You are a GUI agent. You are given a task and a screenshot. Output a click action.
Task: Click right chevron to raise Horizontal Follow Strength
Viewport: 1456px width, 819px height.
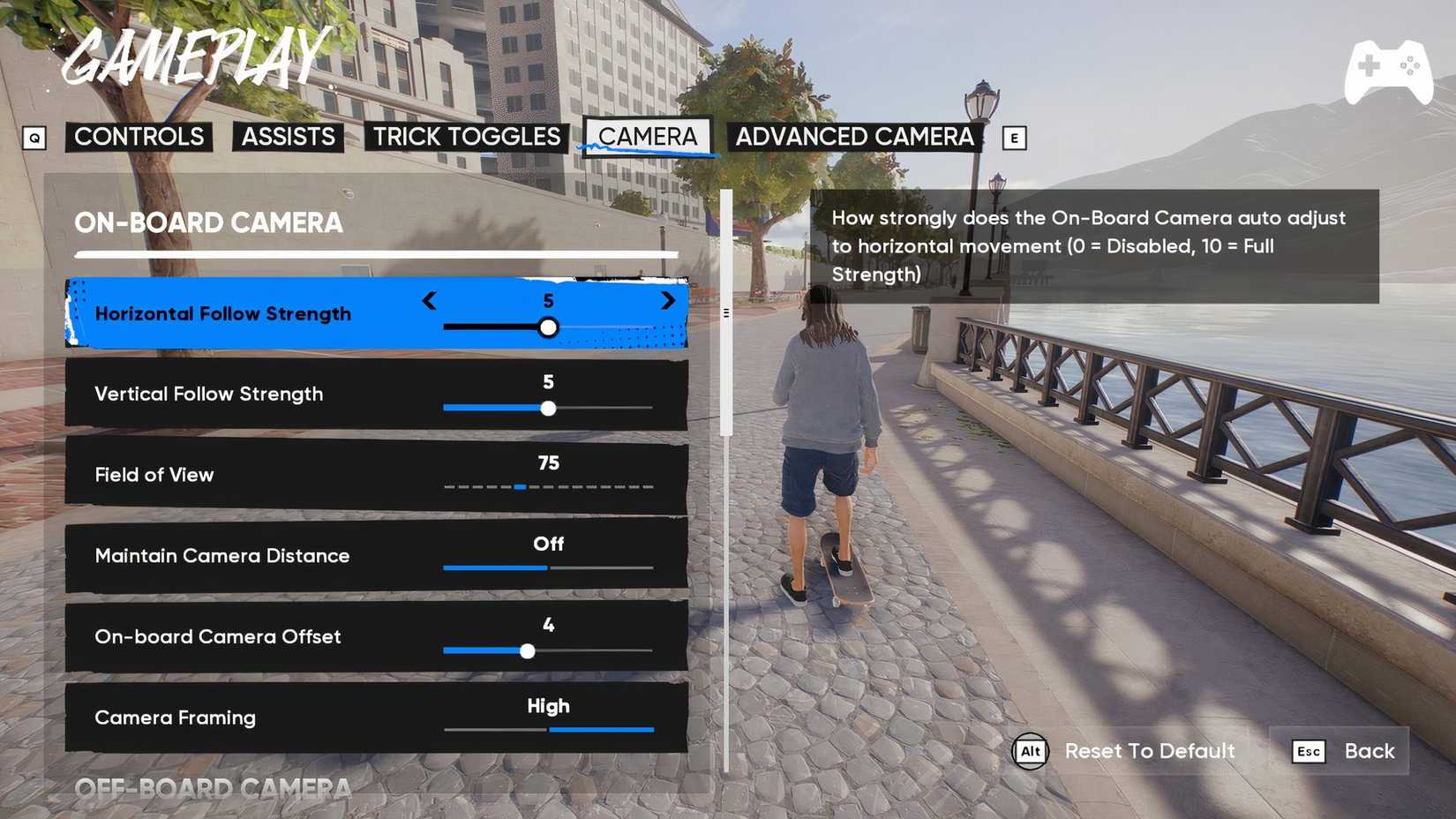pyautogui.click(x=668, y=301)
